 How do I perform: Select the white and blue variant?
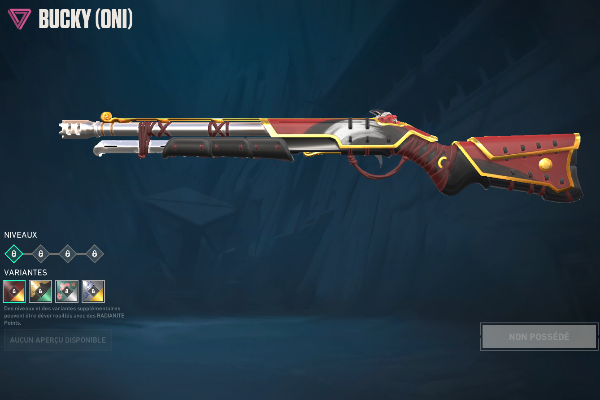(x=93, y=291)
